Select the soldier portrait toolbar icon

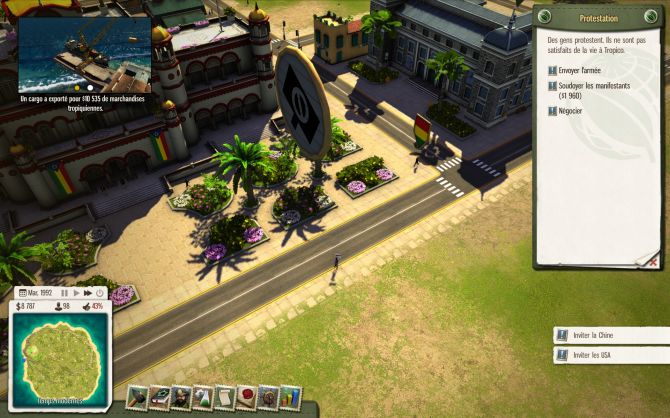click(181, 397)
